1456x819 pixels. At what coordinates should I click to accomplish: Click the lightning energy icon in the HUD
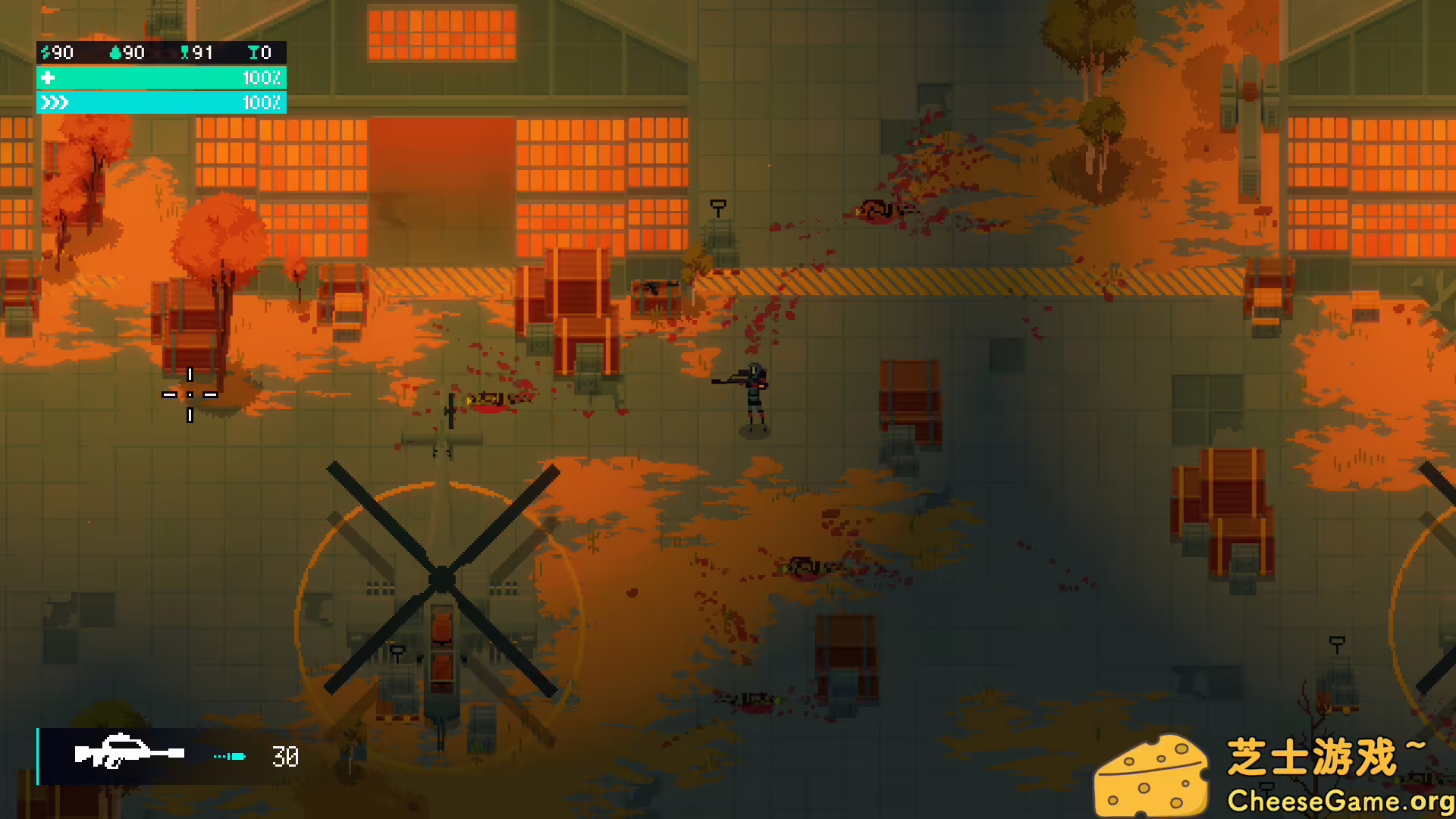(x=45, y=53)
